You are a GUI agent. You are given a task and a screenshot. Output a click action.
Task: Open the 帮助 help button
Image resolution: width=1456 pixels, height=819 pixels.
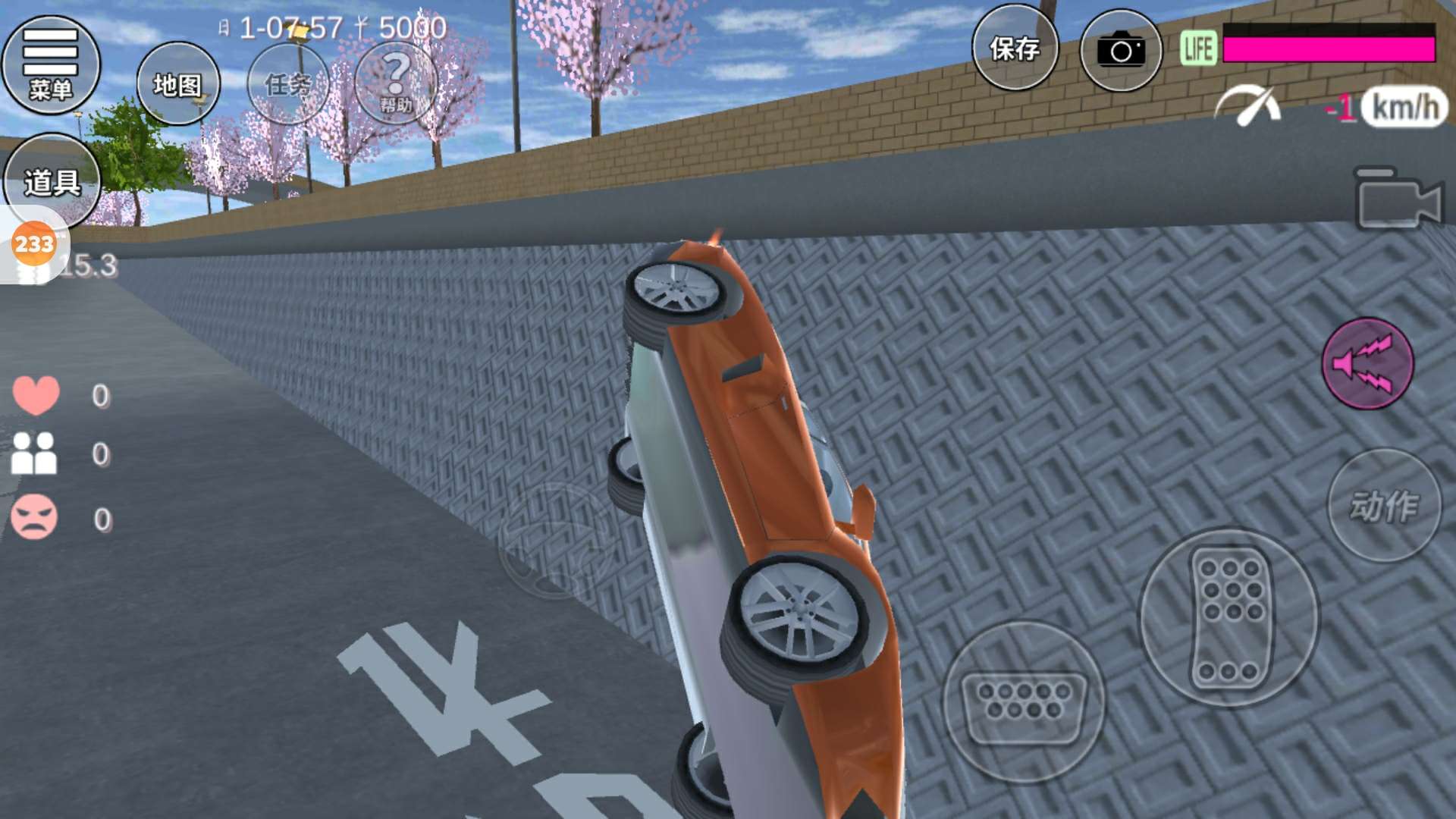tap(396, 82)
